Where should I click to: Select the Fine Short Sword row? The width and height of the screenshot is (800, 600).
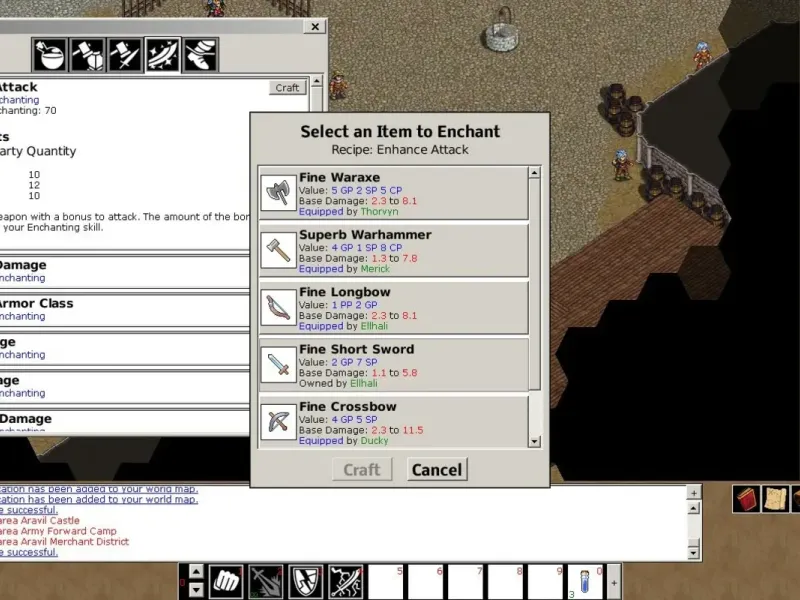(x=393, y=365)
